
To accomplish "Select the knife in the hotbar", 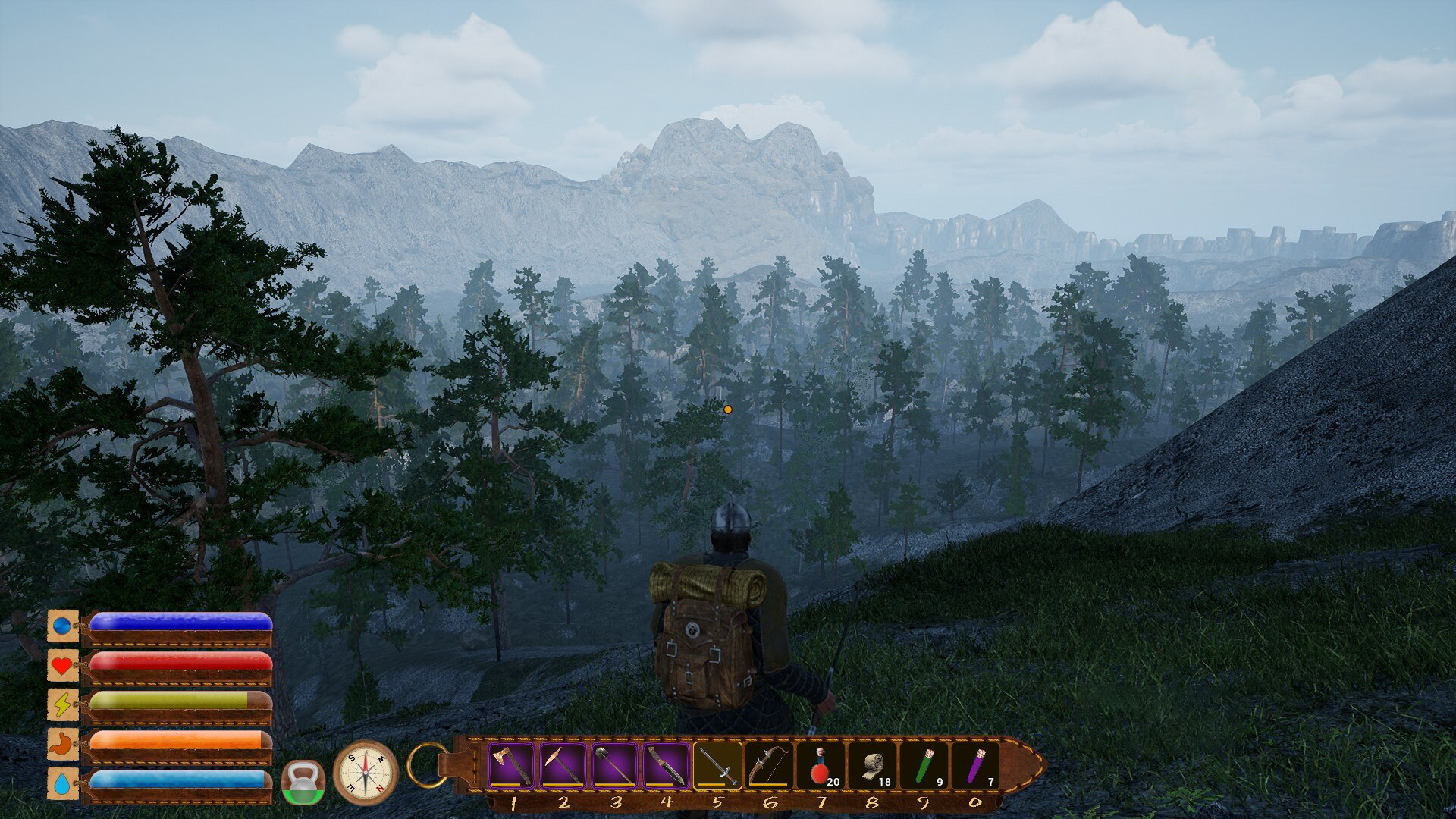I will 666,766.
